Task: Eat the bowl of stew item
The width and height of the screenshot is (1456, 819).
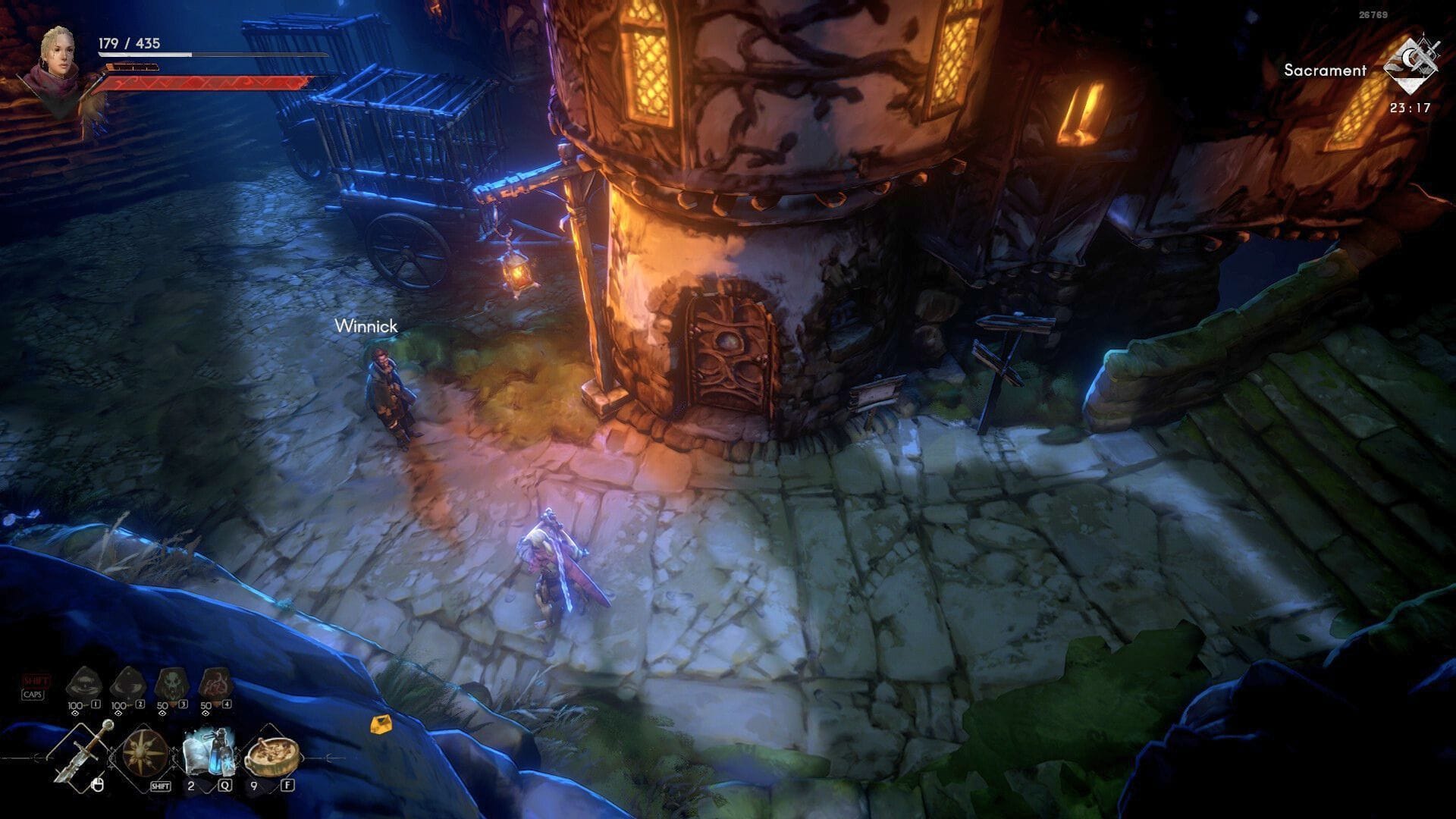Action: tap(271, 752)
